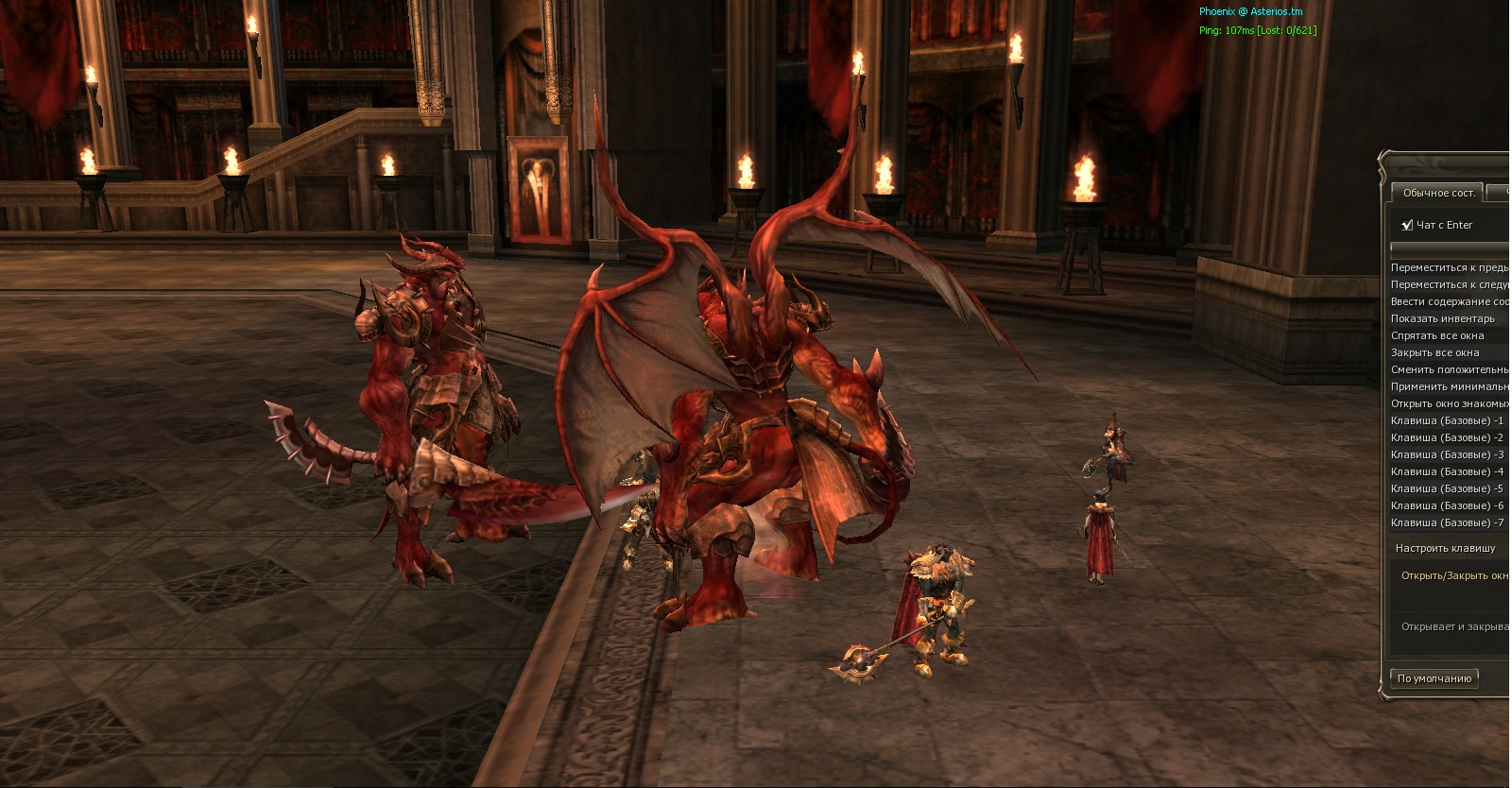1512x788 pixels.
Task: Pick the "Открыть окно знакомых" row
Action: [1449, 403]
